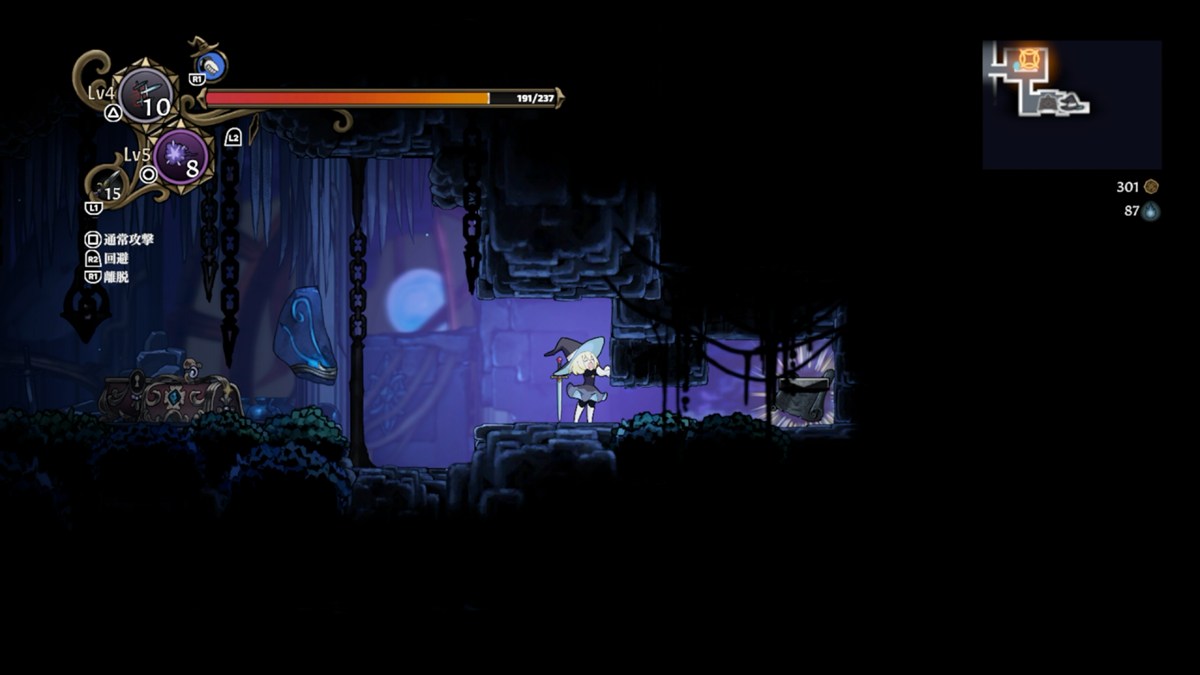The width and height of the screenshot is (1200, 675).
Task: Open the dungeon minimap
Action: (1071, 104)
